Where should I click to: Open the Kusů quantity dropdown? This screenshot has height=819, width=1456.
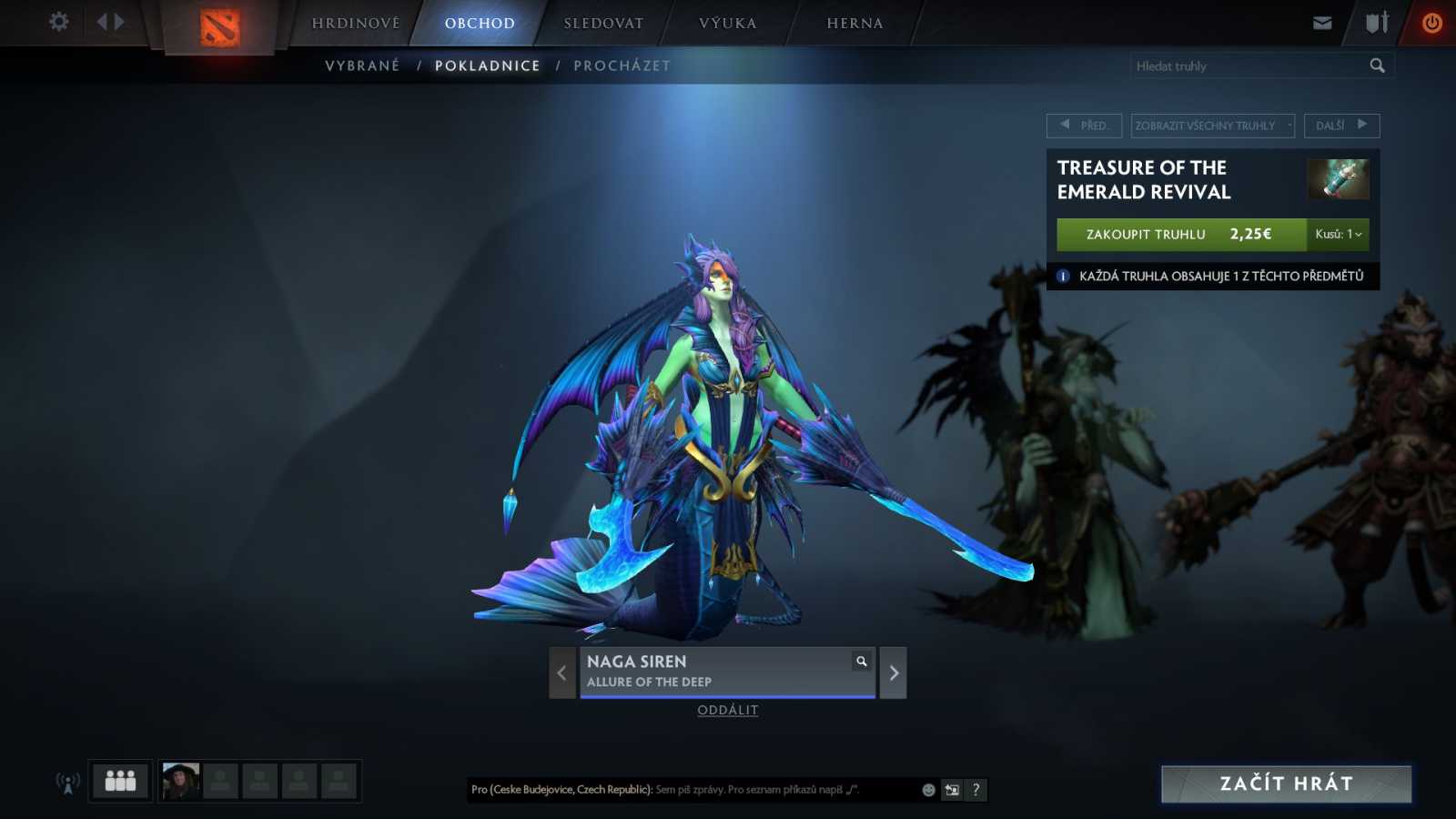(1339, 234)
